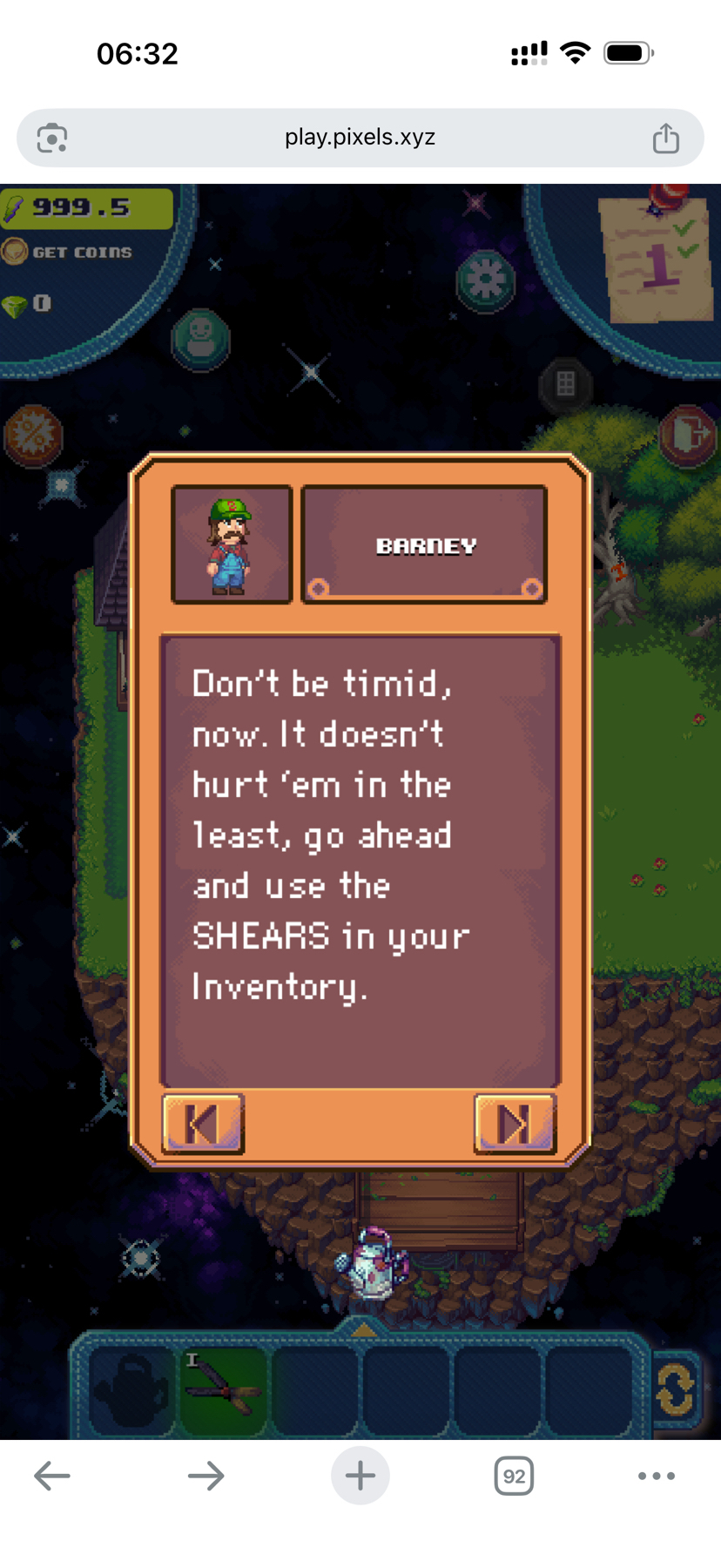
Task: Select the watering can hotbar slot
Action: (132, 1387)
